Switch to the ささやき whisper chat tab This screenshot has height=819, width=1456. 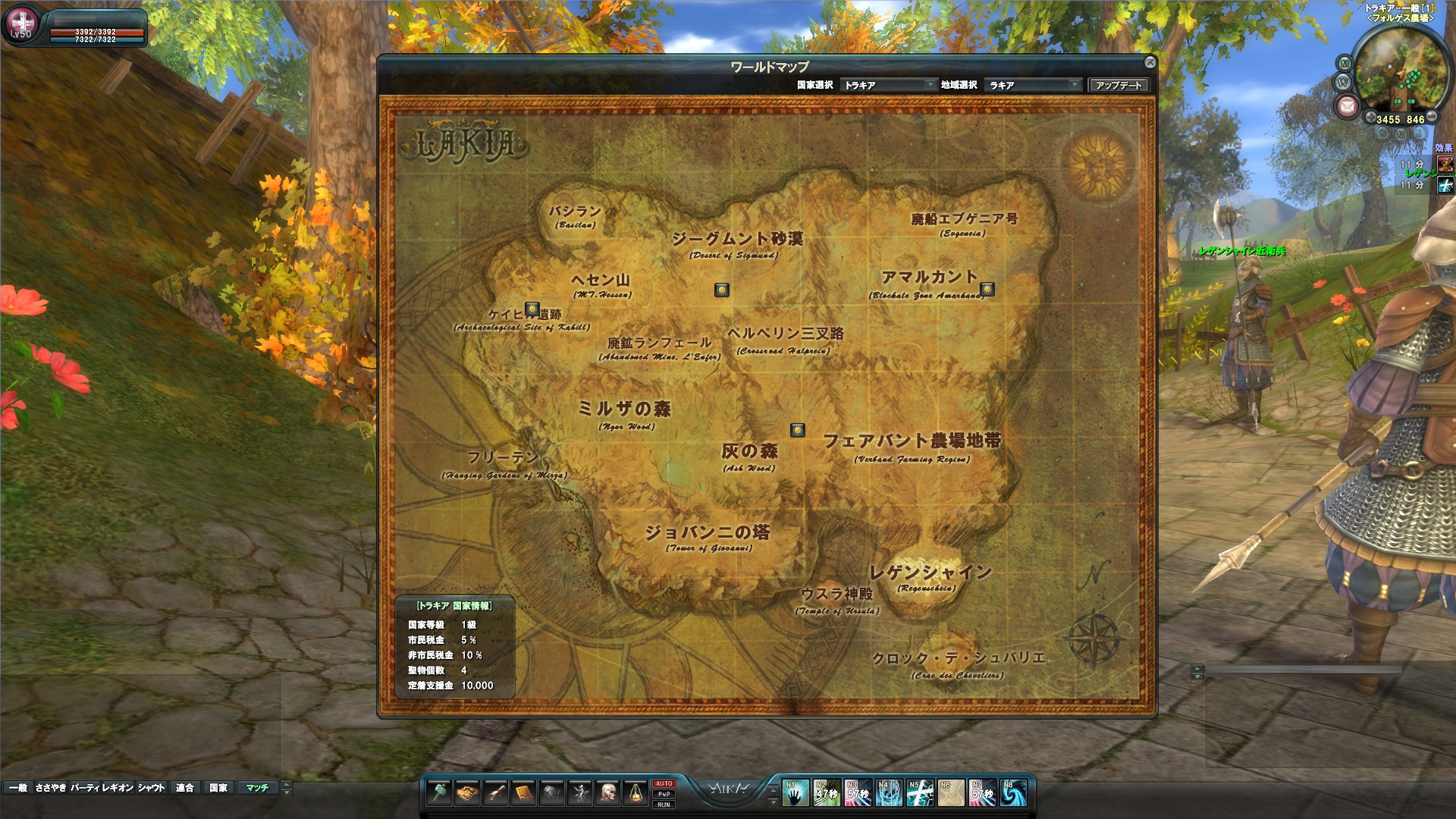51,788
